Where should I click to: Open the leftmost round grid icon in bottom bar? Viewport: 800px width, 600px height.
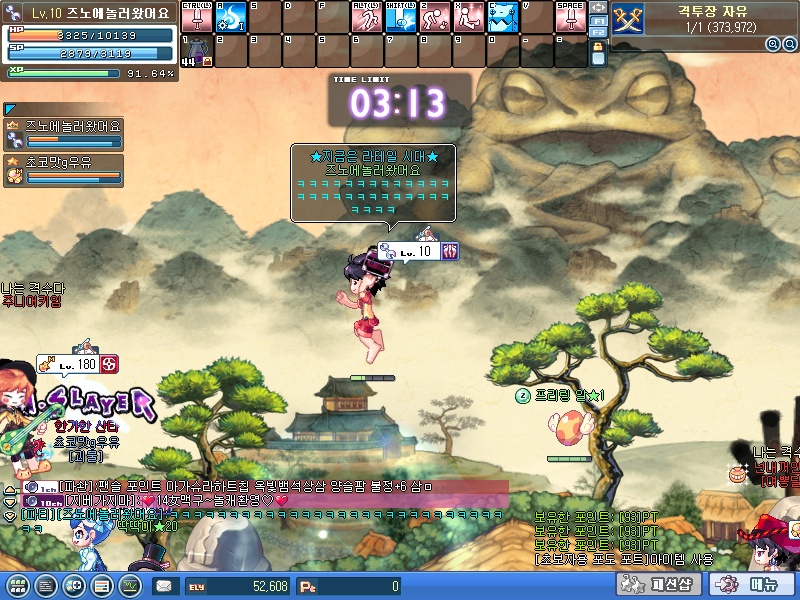click(x=16, y=585)
